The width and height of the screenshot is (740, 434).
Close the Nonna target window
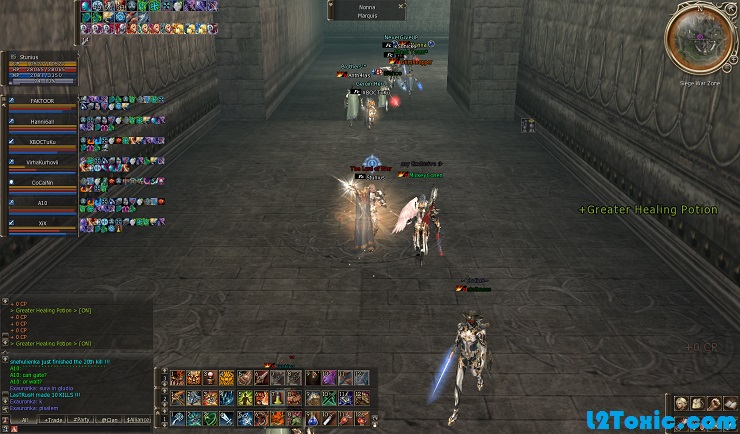[x=402, y=7]
